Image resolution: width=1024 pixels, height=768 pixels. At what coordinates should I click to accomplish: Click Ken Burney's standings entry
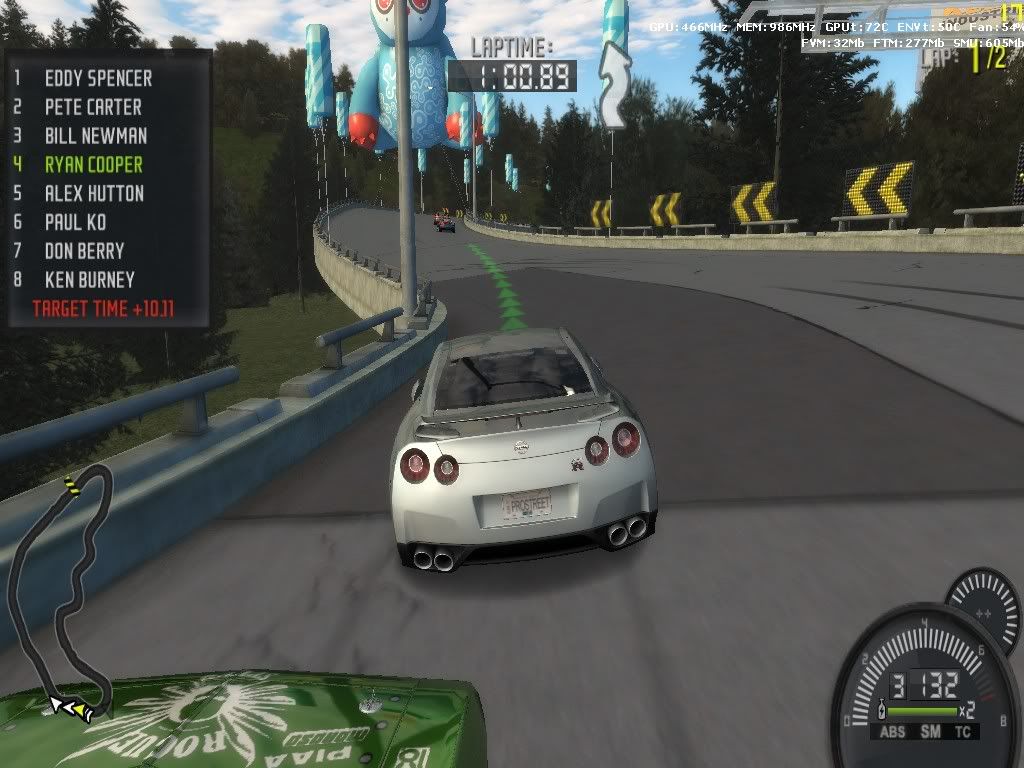(89, 280)
